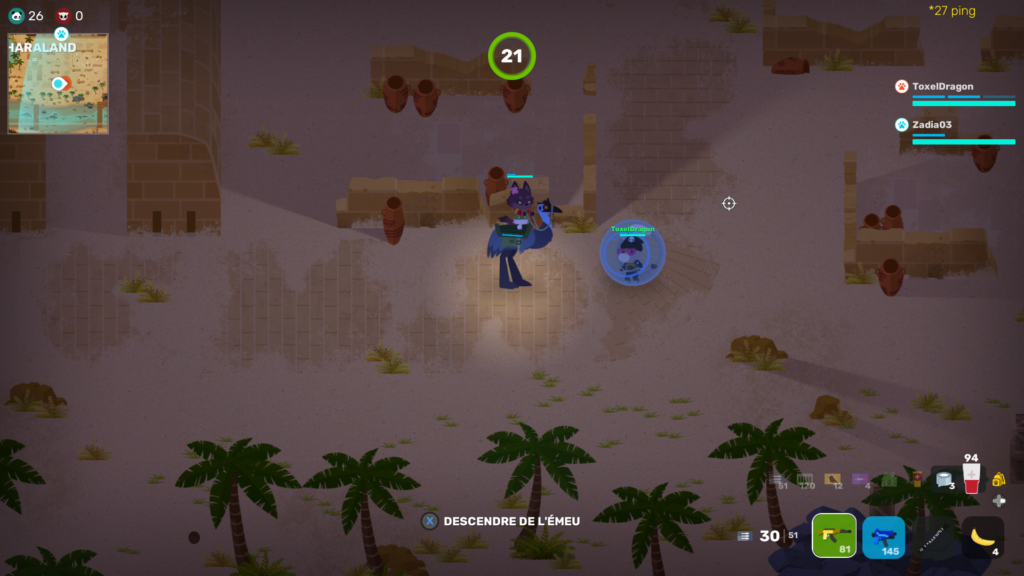Choose the banana throwable slot
Image resolution: width=1024 pixels, height=576 pixels.
point(983,537)
